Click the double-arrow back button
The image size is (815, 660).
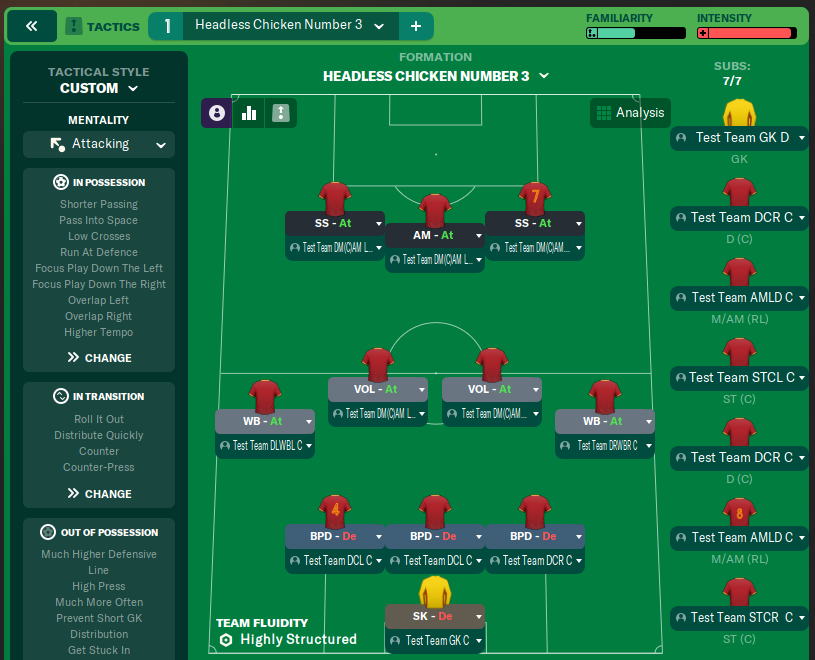[x=31, y=26]
